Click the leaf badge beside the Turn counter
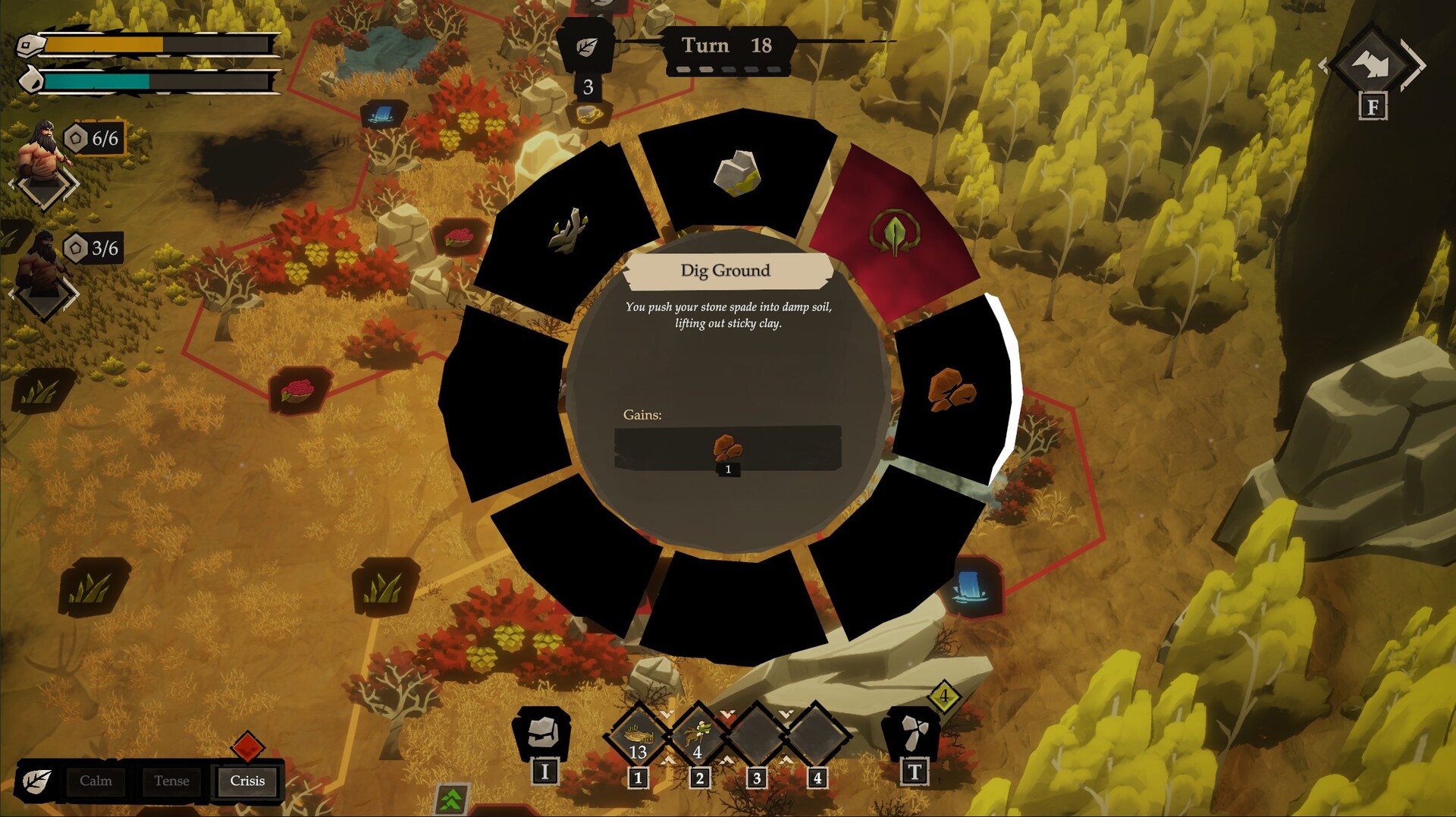Viewport: 1456px width, 817px height. click(586, 47)
